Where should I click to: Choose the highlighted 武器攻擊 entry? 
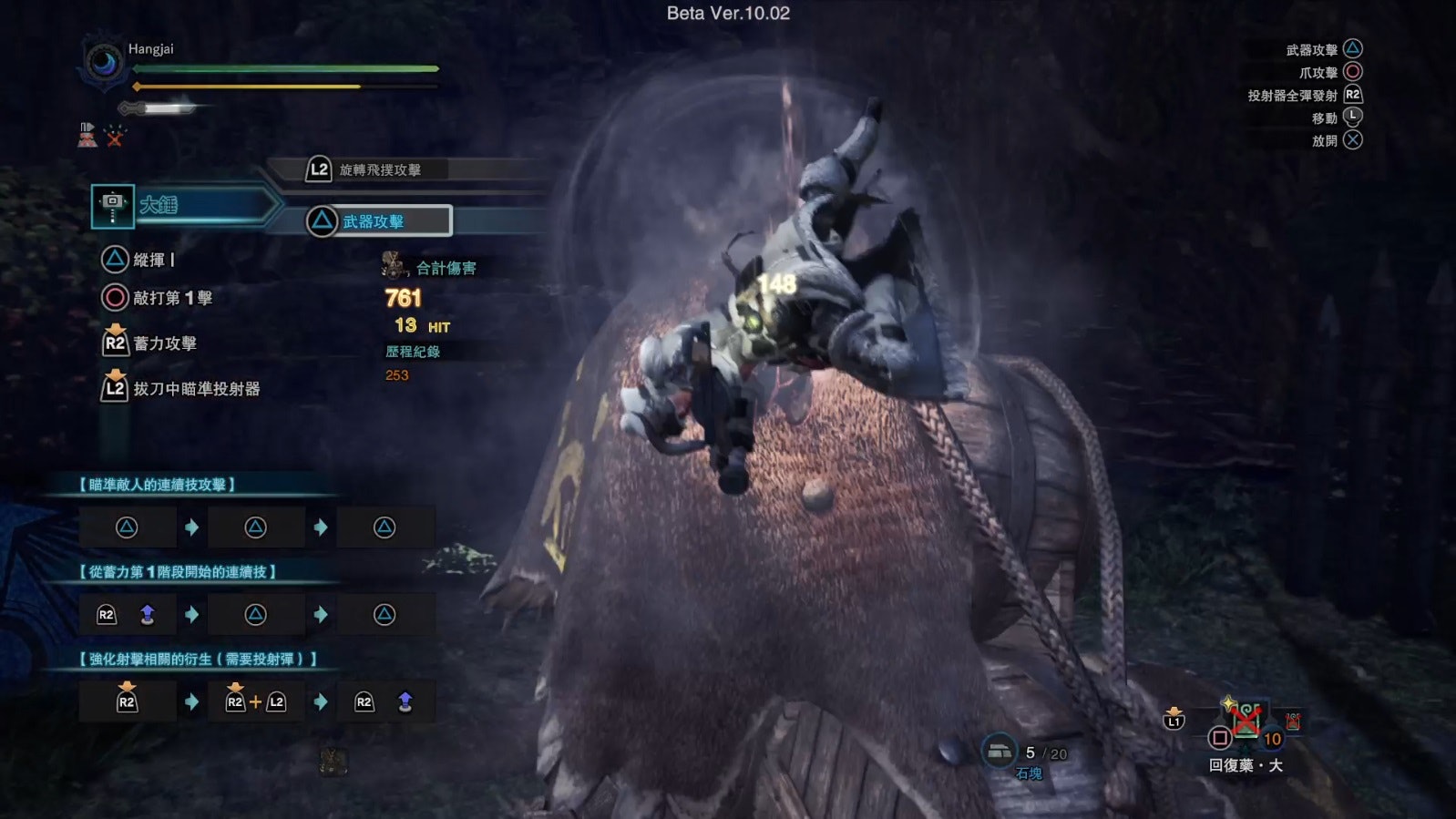coord(378,221)
